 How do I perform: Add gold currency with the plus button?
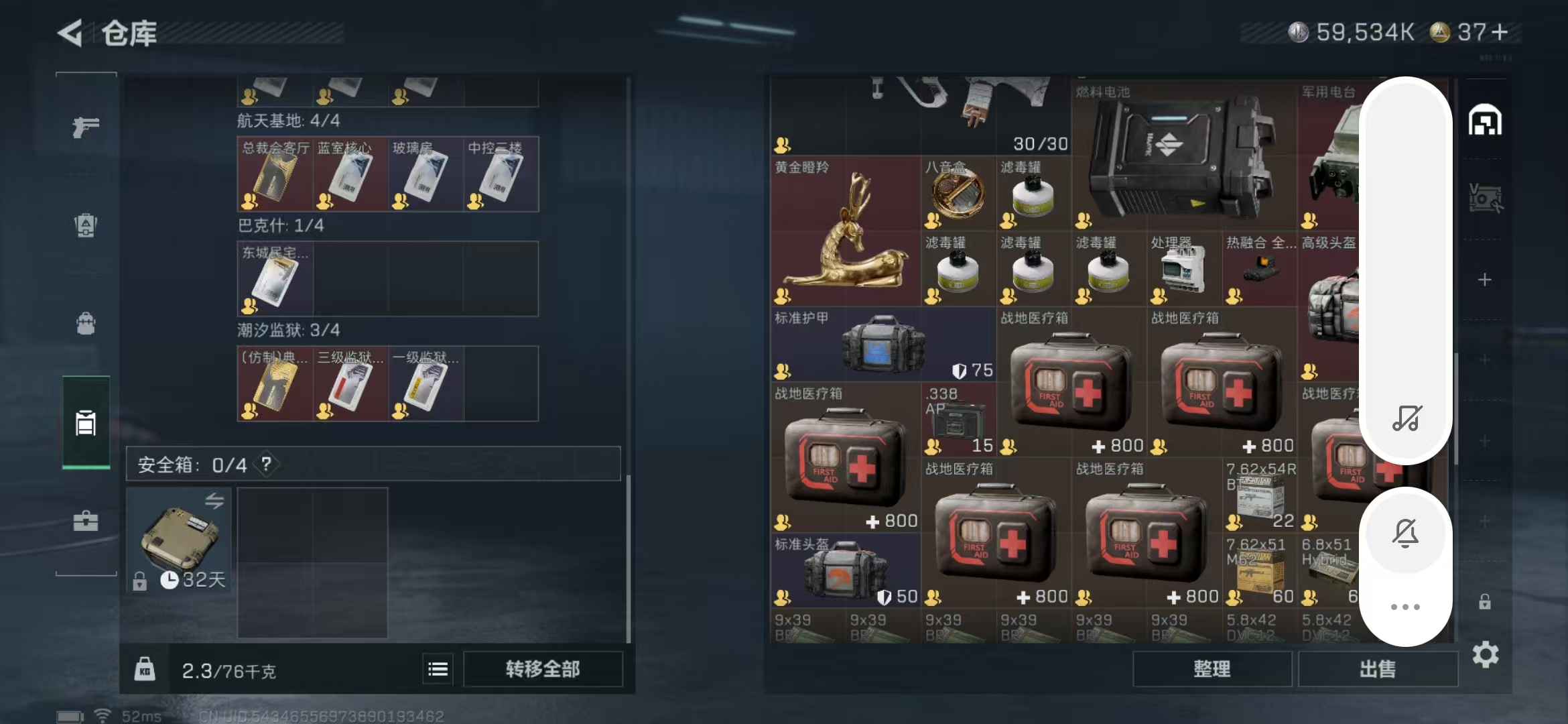[1500, 32]
